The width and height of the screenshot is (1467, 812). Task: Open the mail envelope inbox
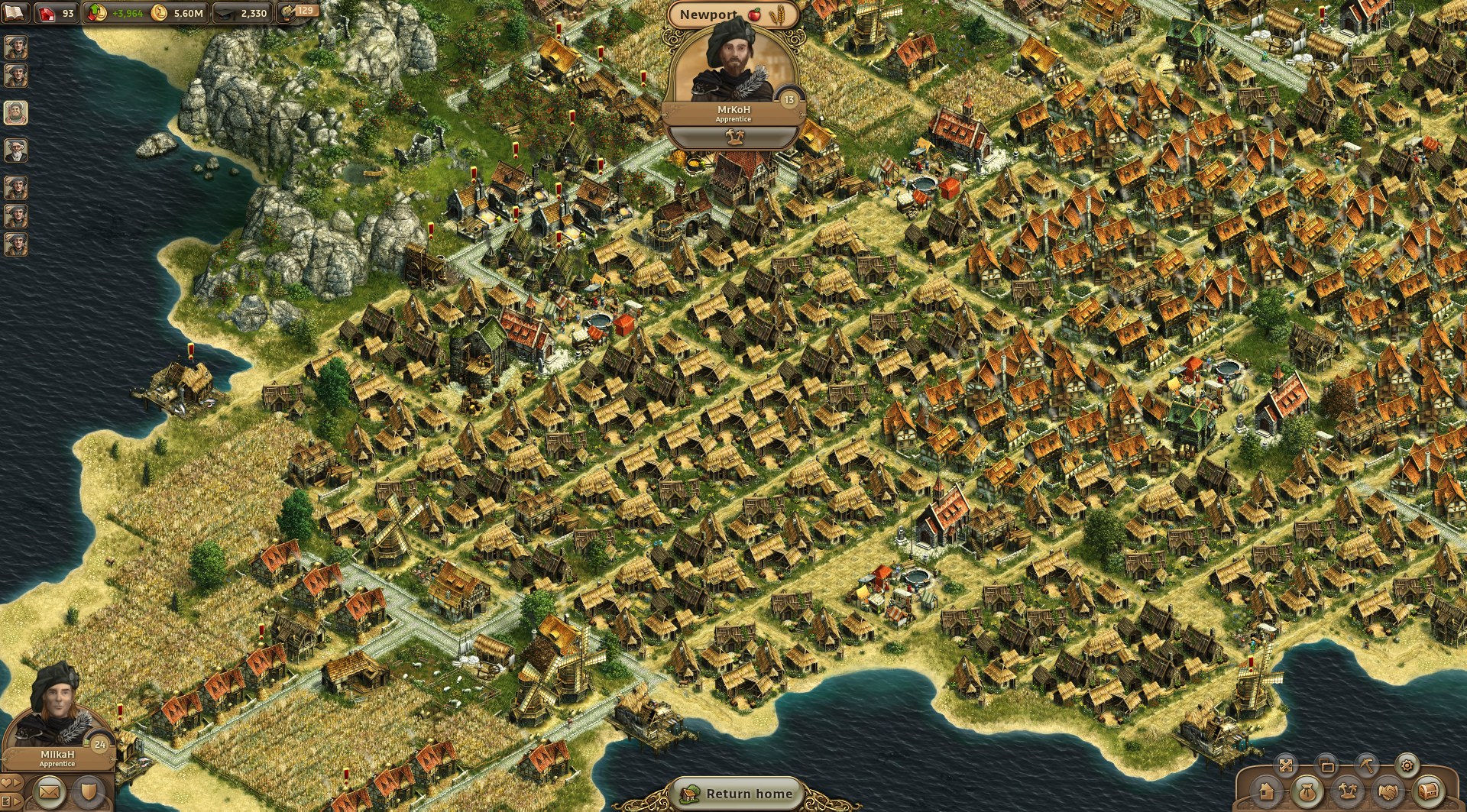pyautogui.click(x=49, y=793)
